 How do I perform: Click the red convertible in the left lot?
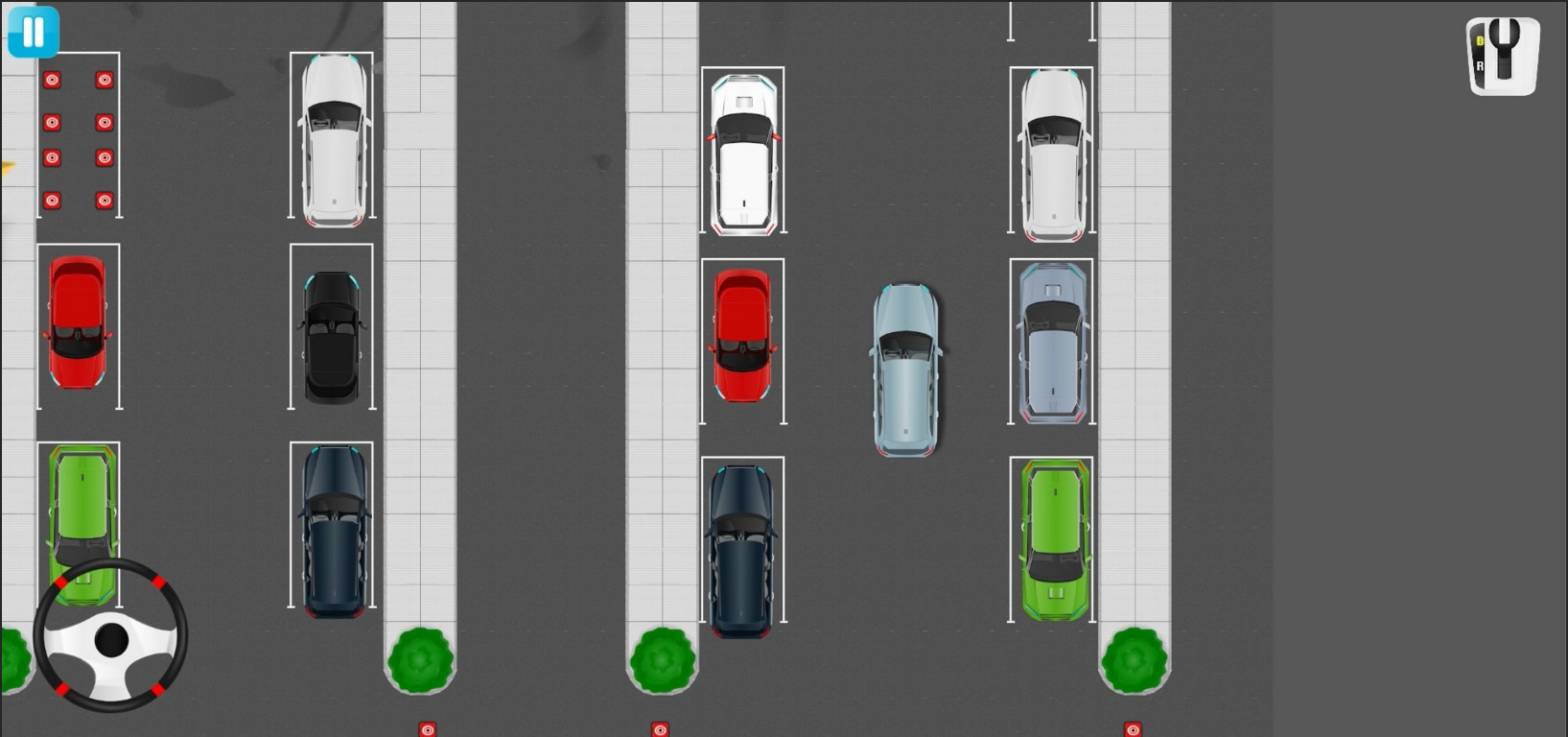tap(79, 324)
